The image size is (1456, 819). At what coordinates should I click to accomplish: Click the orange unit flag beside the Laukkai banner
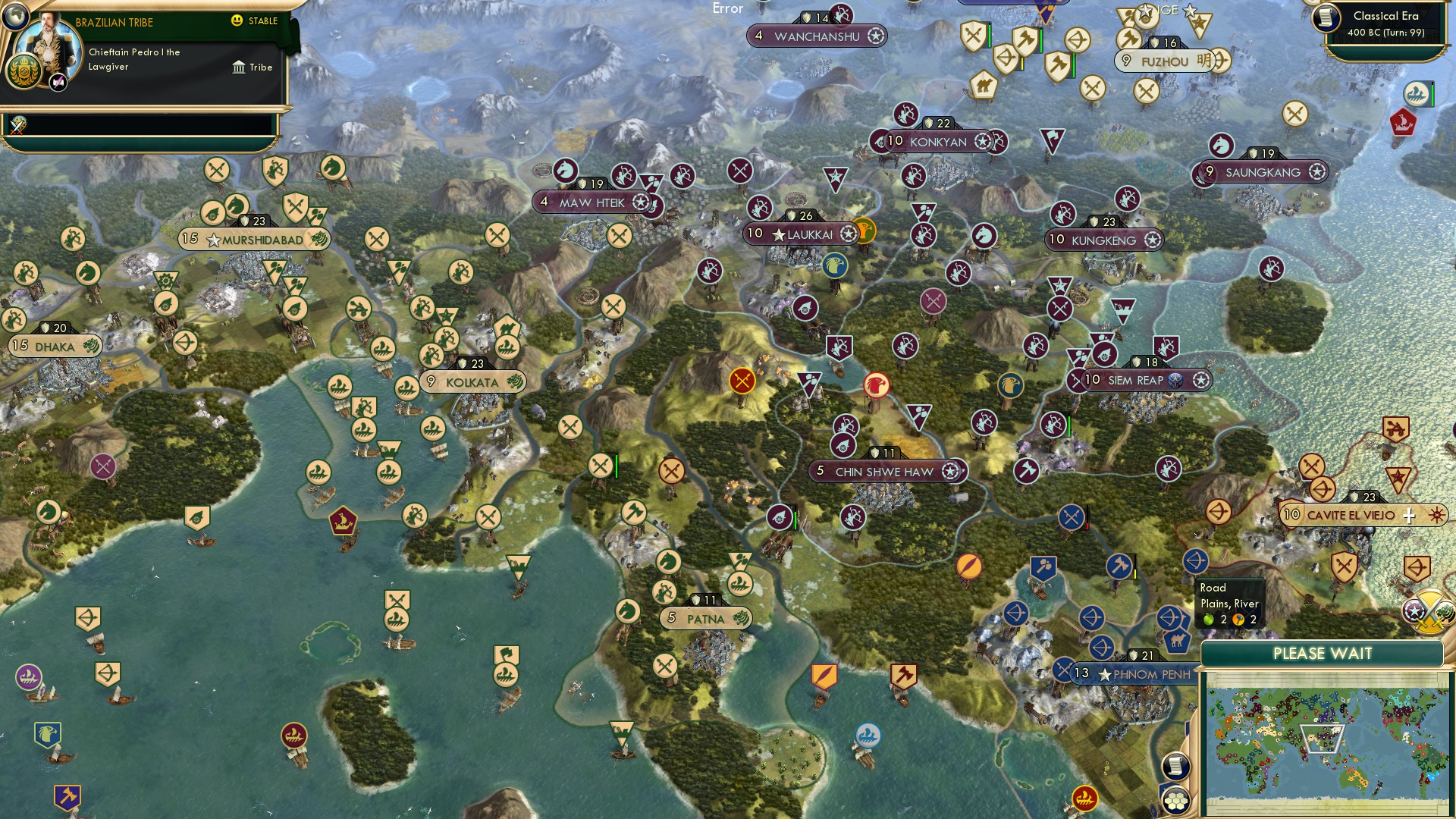[864, 231]
